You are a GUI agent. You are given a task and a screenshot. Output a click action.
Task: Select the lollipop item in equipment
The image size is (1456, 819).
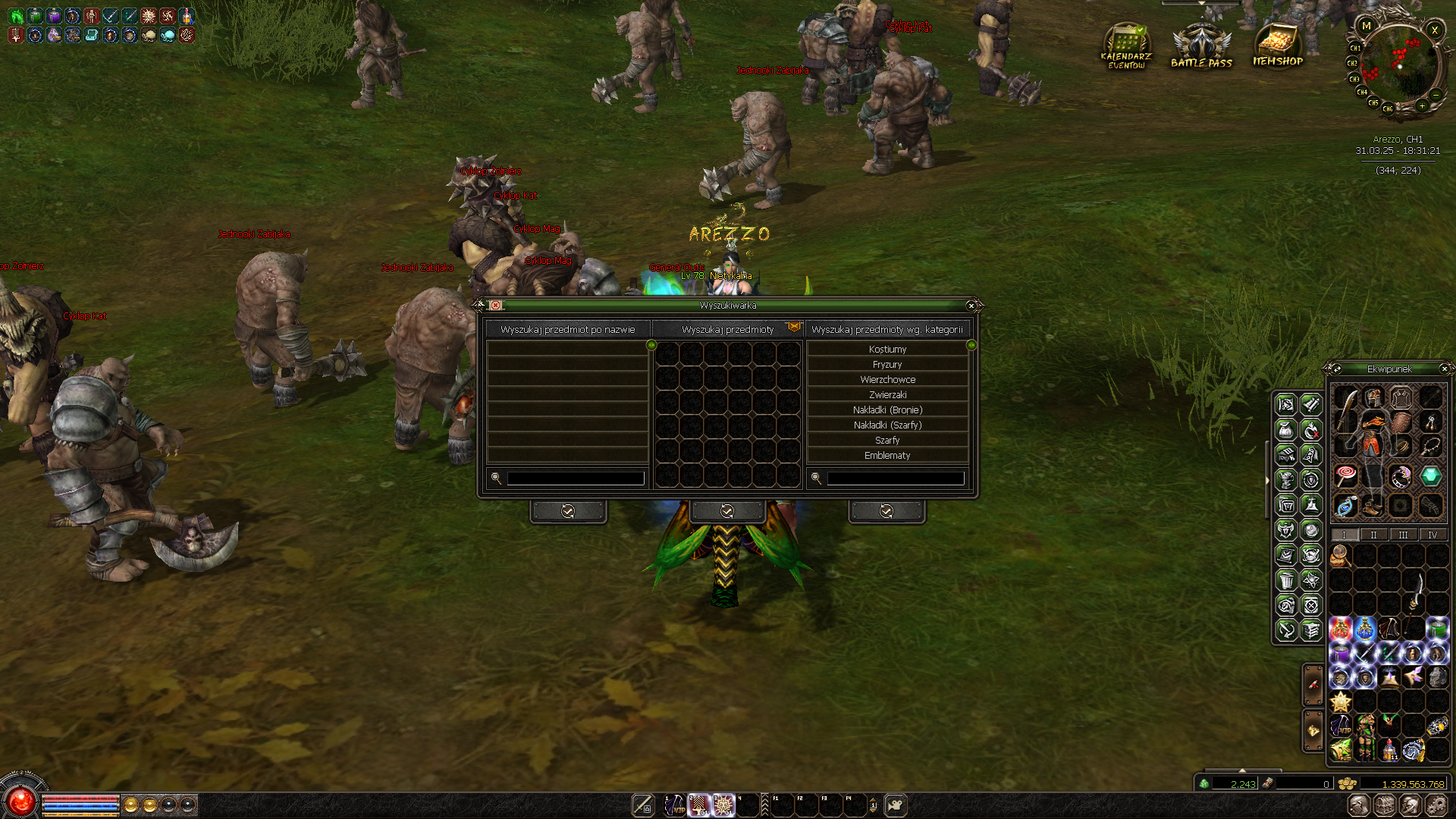[1346, 476]
